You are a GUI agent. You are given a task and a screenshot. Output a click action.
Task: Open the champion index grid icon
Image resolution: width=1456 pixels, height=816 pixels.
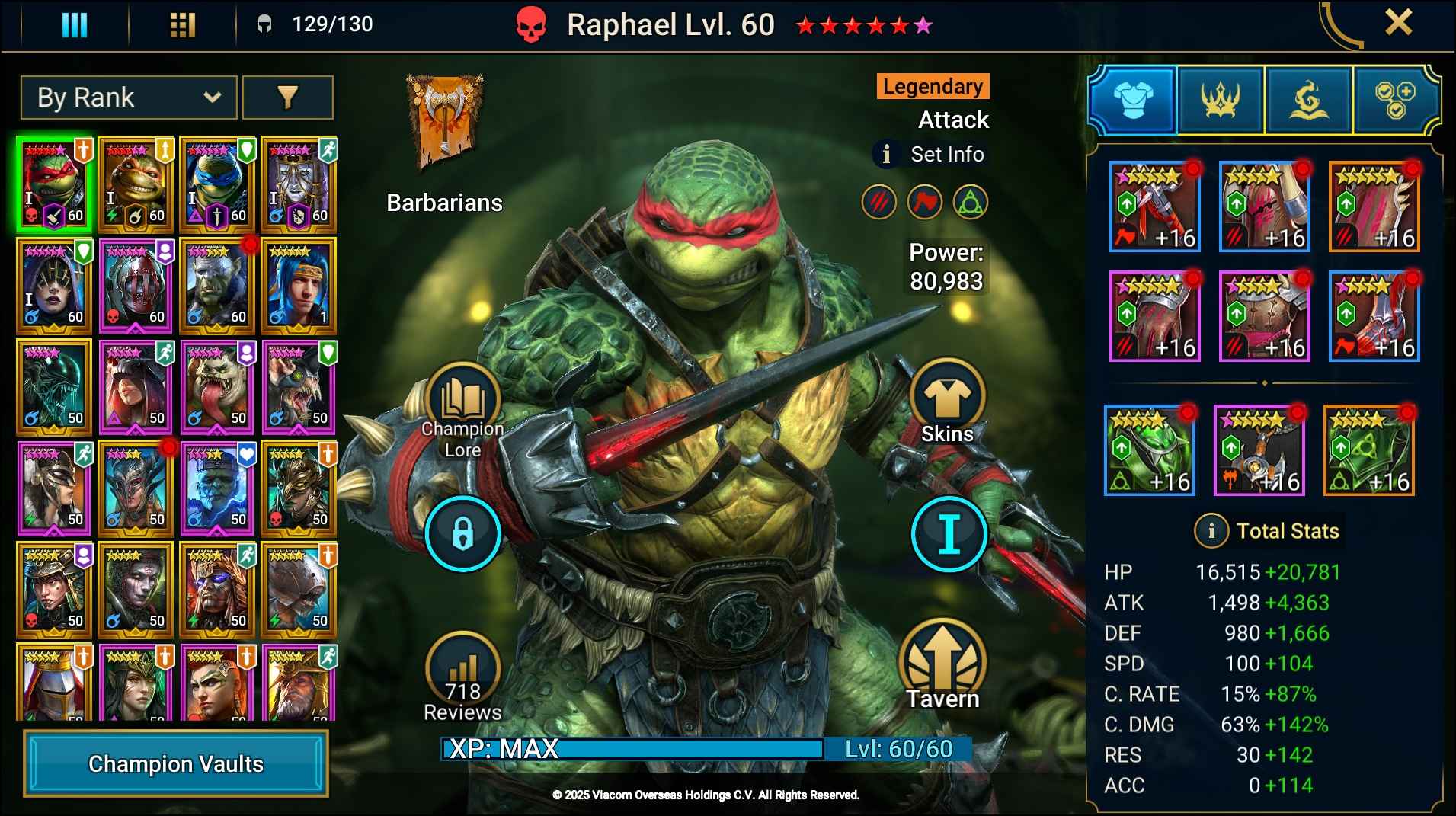tap(182, 24)
